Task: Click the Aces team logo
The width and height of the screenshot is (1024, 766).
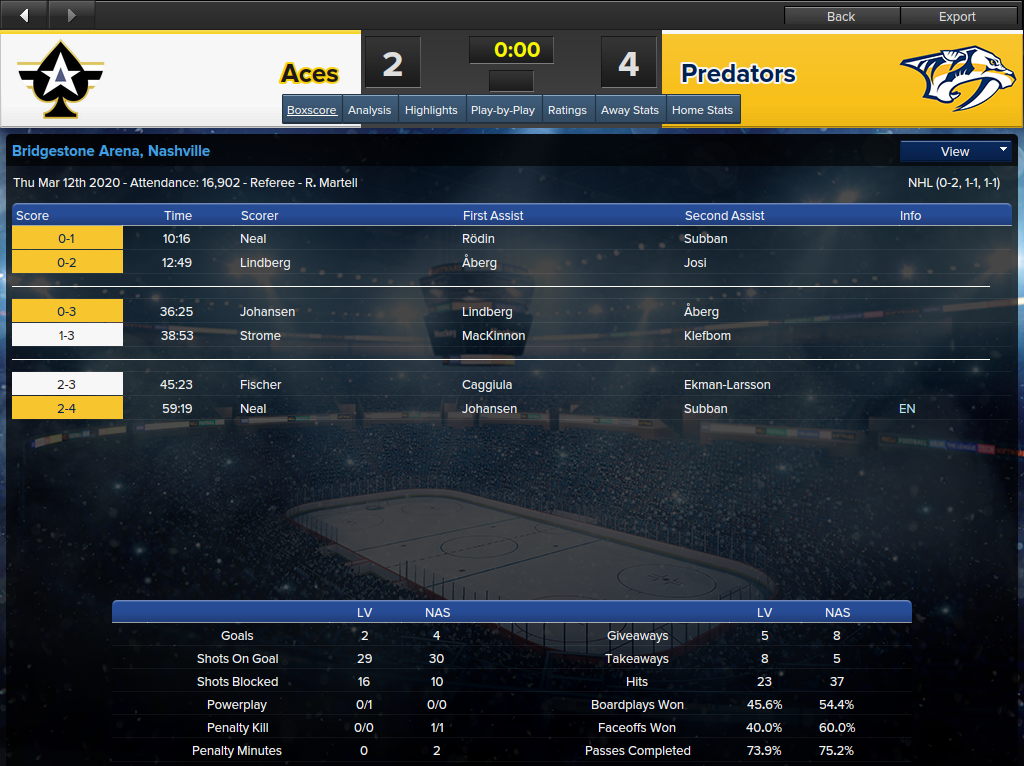Action: [x=60, y=79]
